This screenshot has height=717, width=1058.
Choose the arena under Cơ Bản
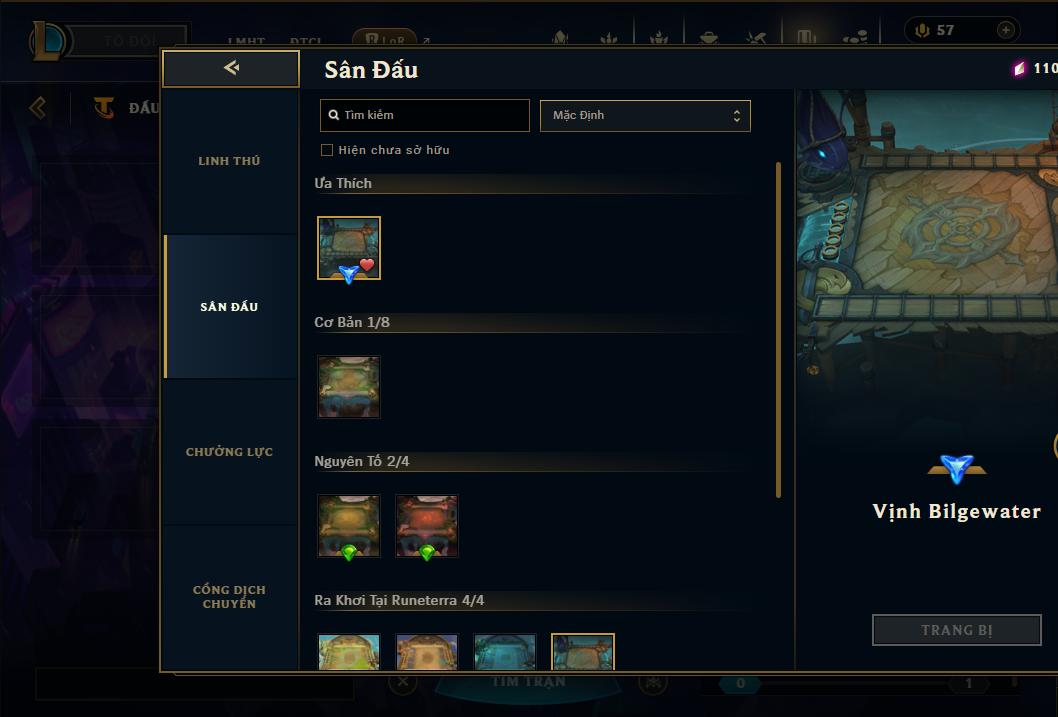tap(349, 387)
